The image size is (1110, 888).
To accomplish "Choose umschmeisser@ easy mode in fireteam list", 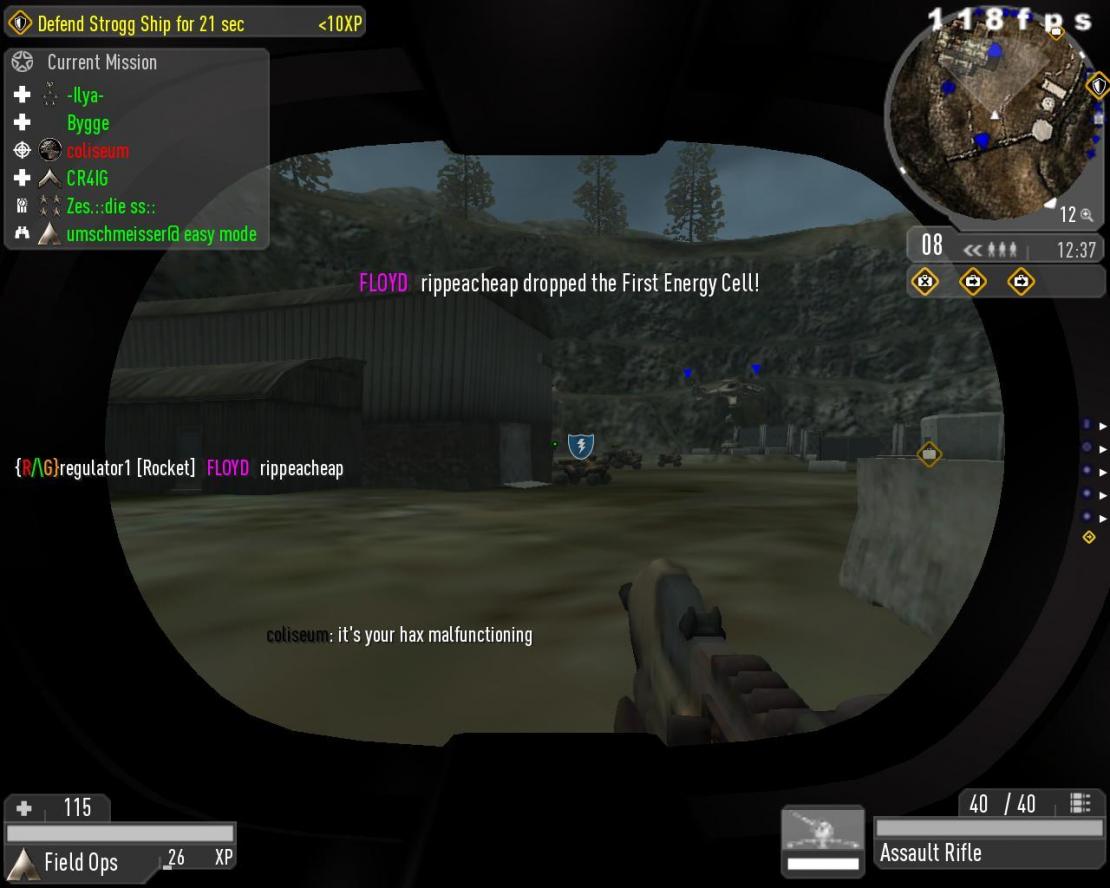I will (161, 234).
